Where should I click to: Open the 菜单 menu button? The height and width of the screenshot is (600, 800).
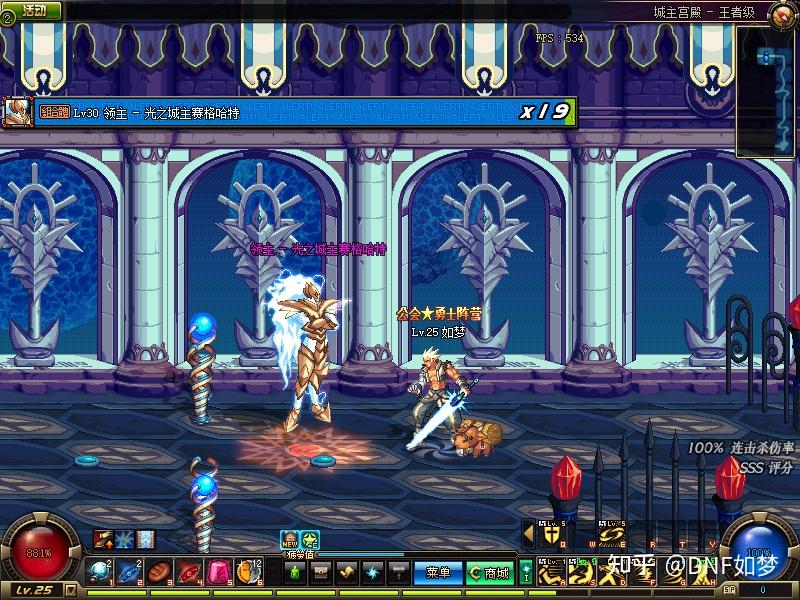point(439,573)
